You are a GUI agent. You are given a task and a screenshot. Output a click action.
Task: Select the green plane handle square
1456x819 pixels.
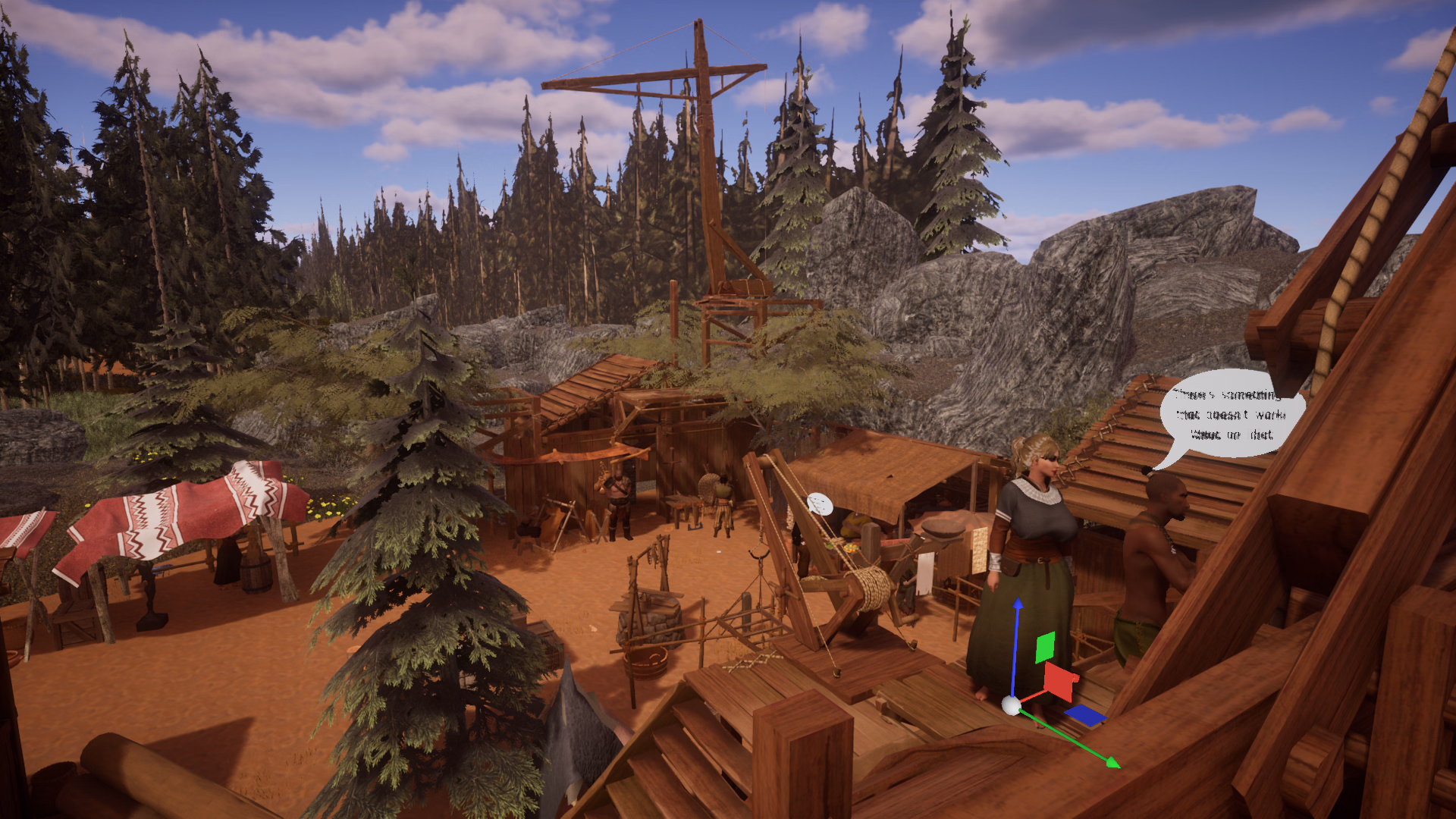coord(1045,647)
